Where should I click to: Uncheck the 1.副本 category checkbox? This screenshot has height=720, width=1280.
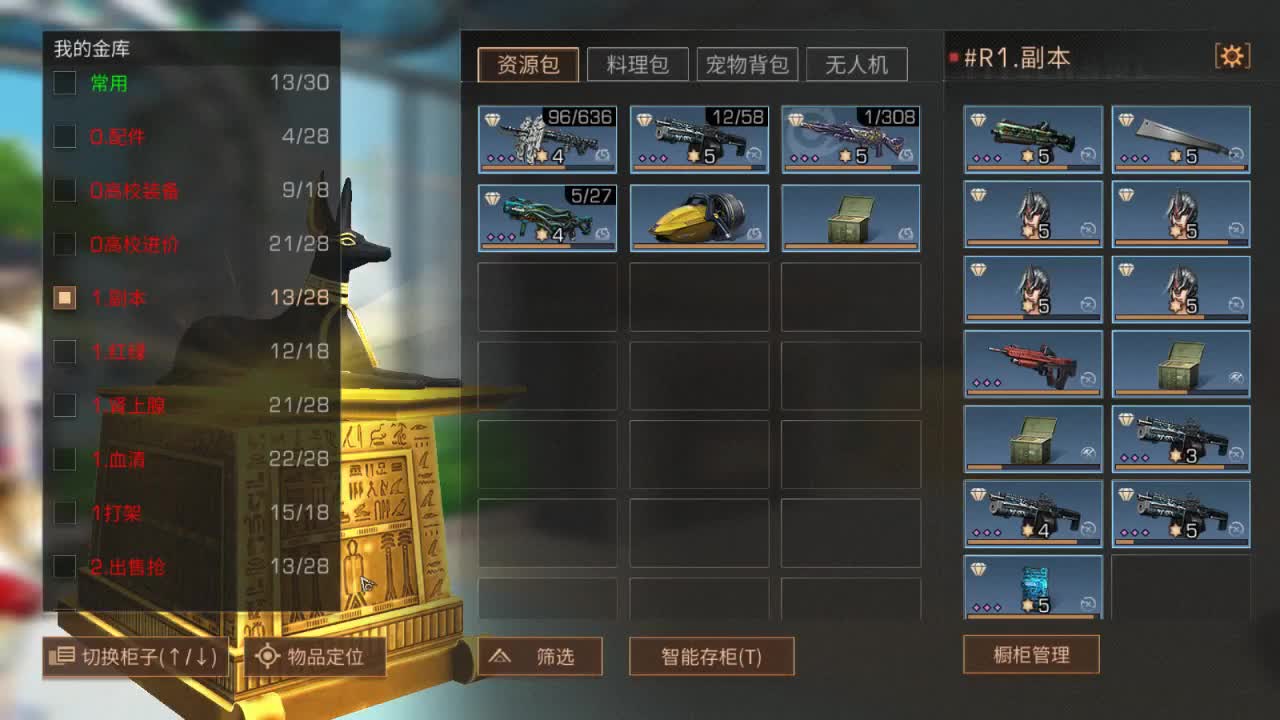(63, 297)
